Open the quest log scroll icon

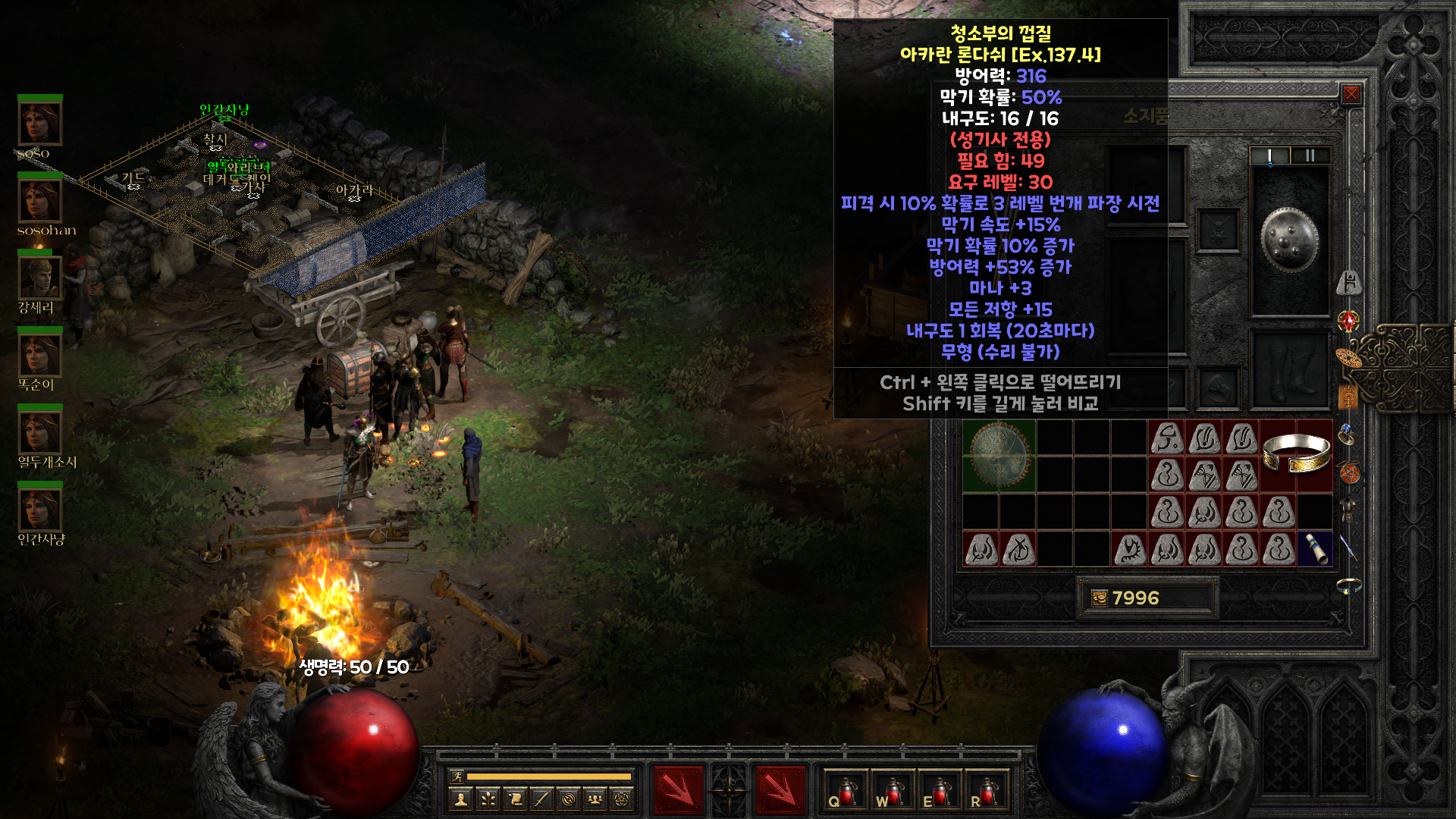click(515, 799)
